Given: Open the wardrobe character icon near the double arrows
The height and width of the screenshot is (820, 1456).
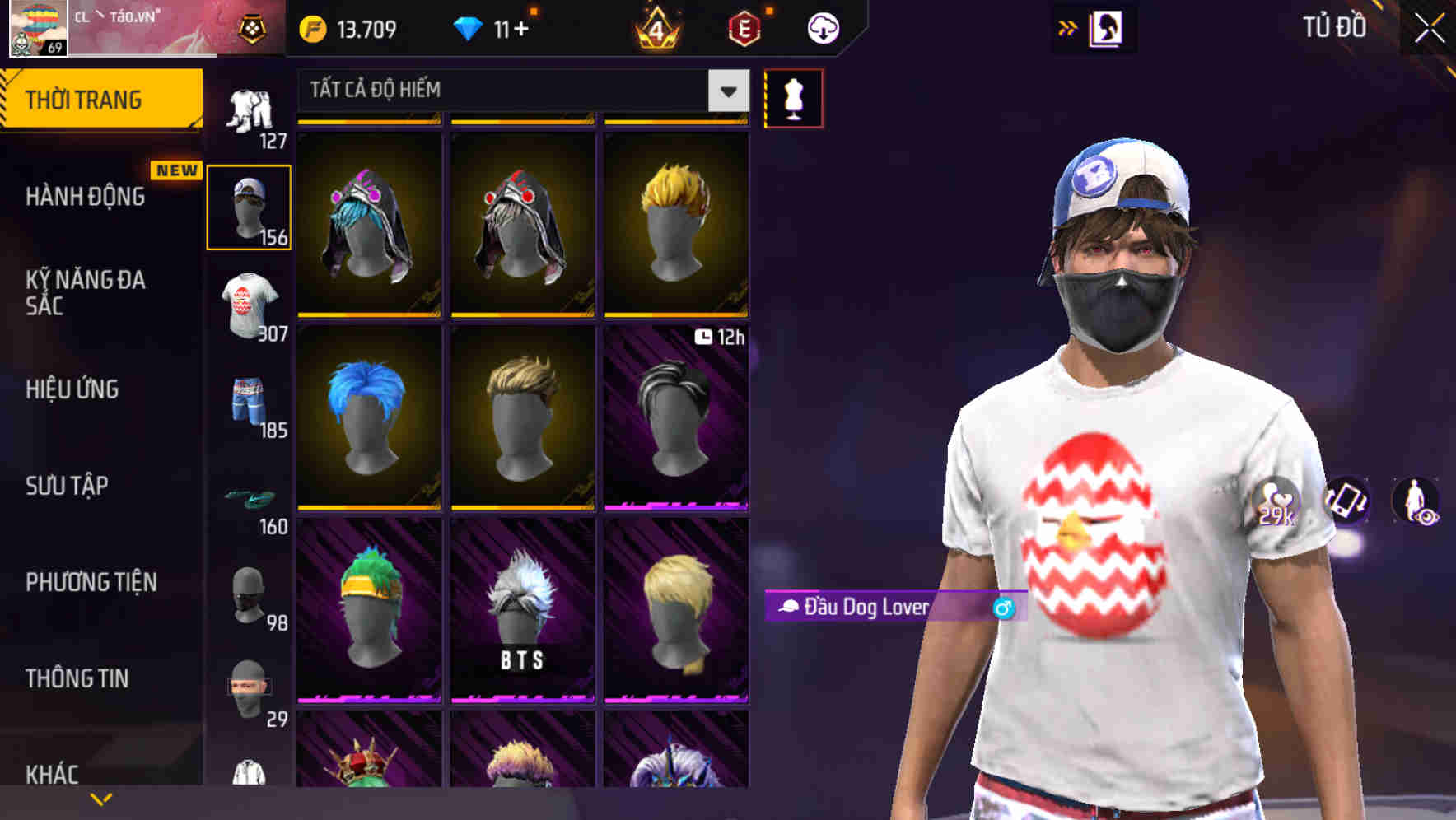Looking at the screenshot, I should (1107, 27).
